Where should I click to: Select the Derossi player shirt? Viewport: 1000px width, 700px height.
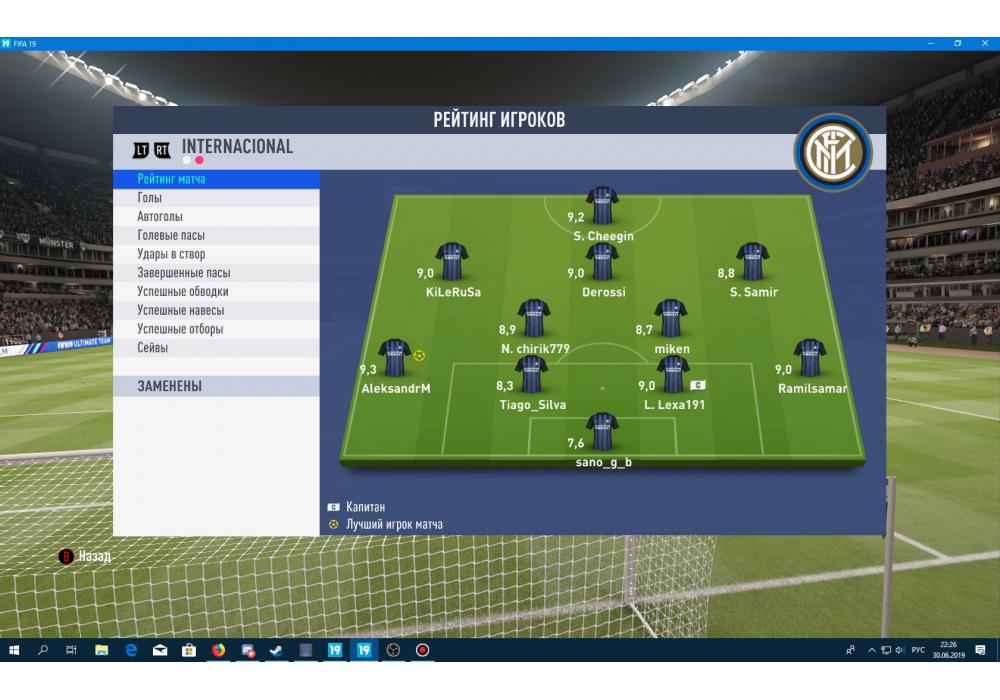pos(602,263)
